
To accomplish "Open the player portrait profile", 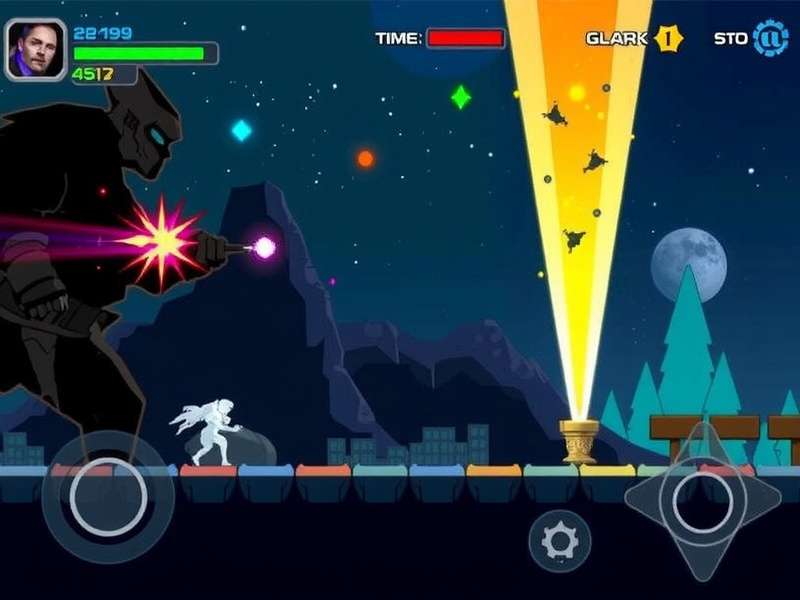I will pyautogui.click(x=36, y=50).
